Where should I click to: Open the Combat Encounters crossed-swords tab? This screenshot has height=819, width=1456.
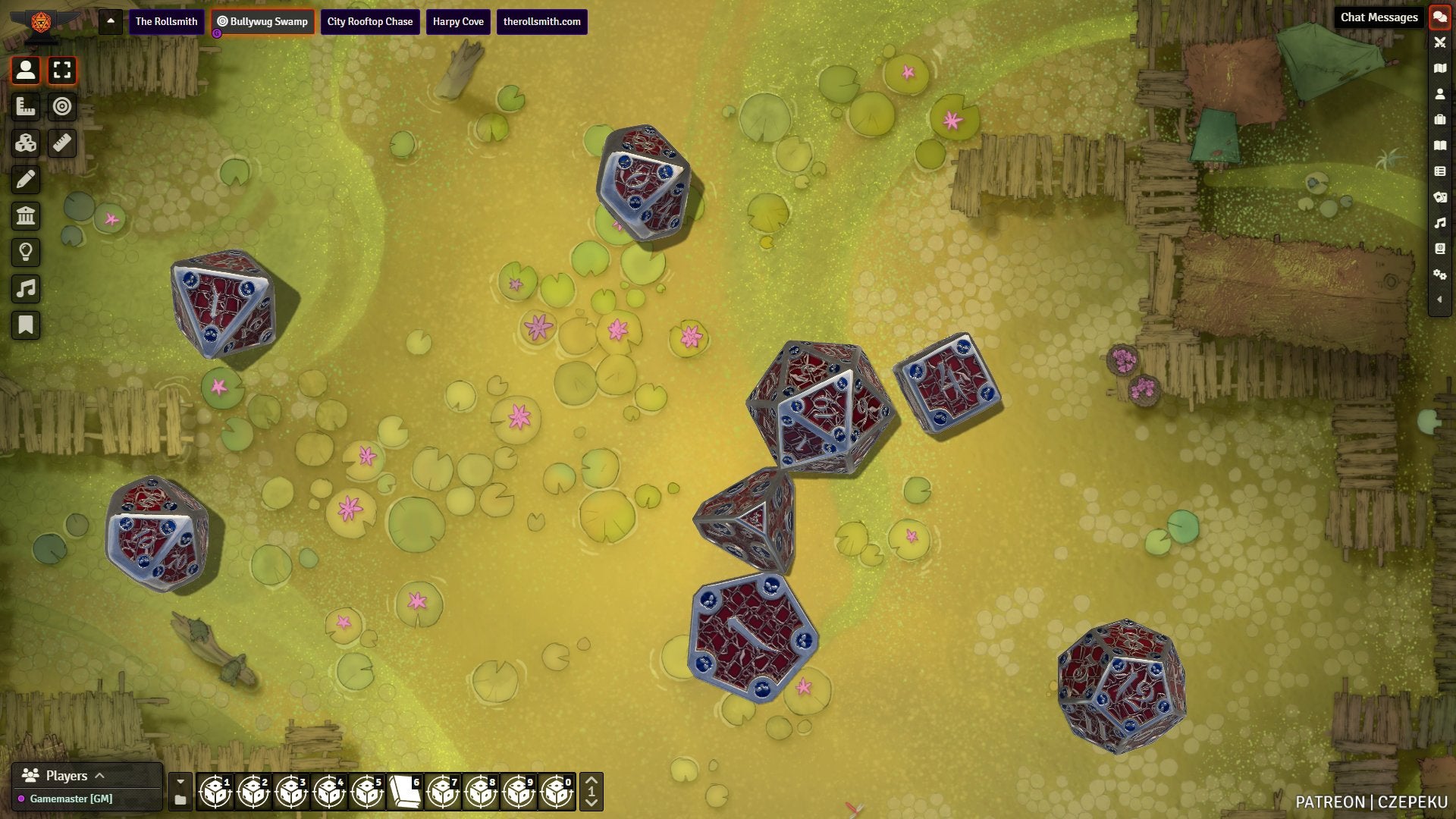coord(1439,42)
